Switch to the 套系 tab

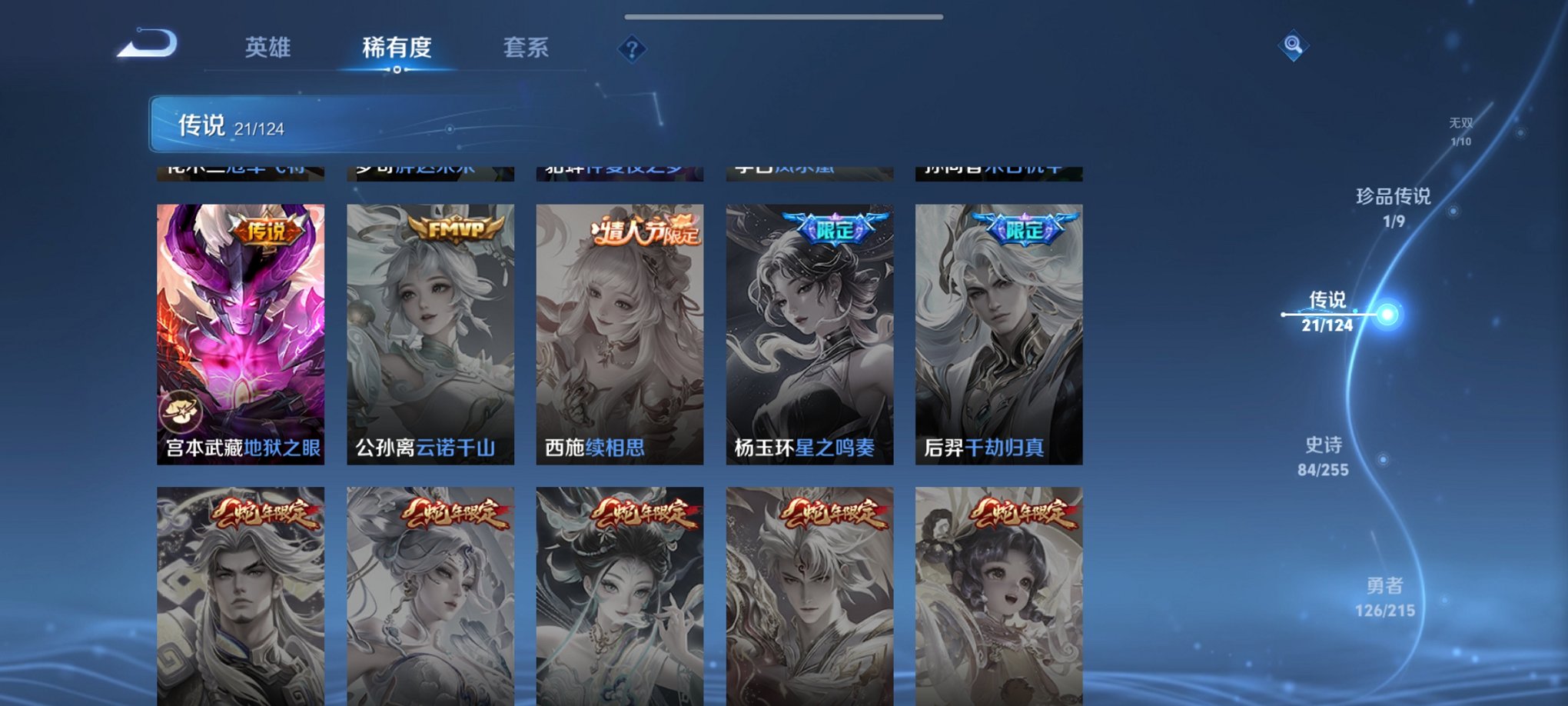527,48
